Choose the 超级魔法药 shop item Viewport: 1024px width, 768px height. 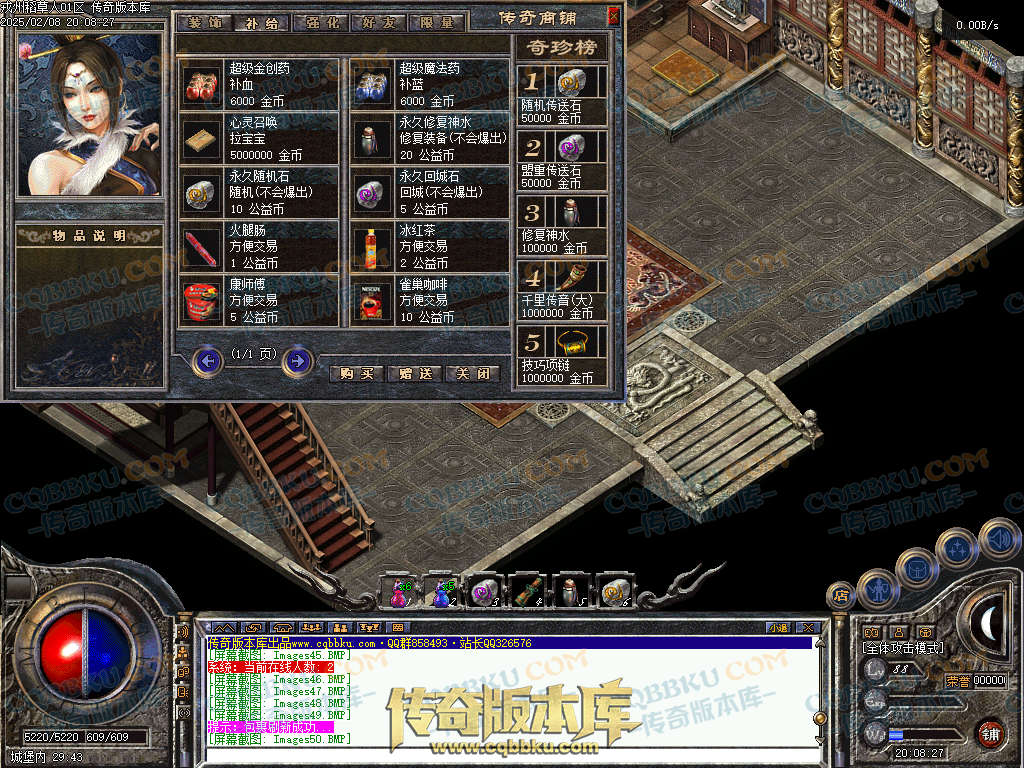(x=372, y=84)
